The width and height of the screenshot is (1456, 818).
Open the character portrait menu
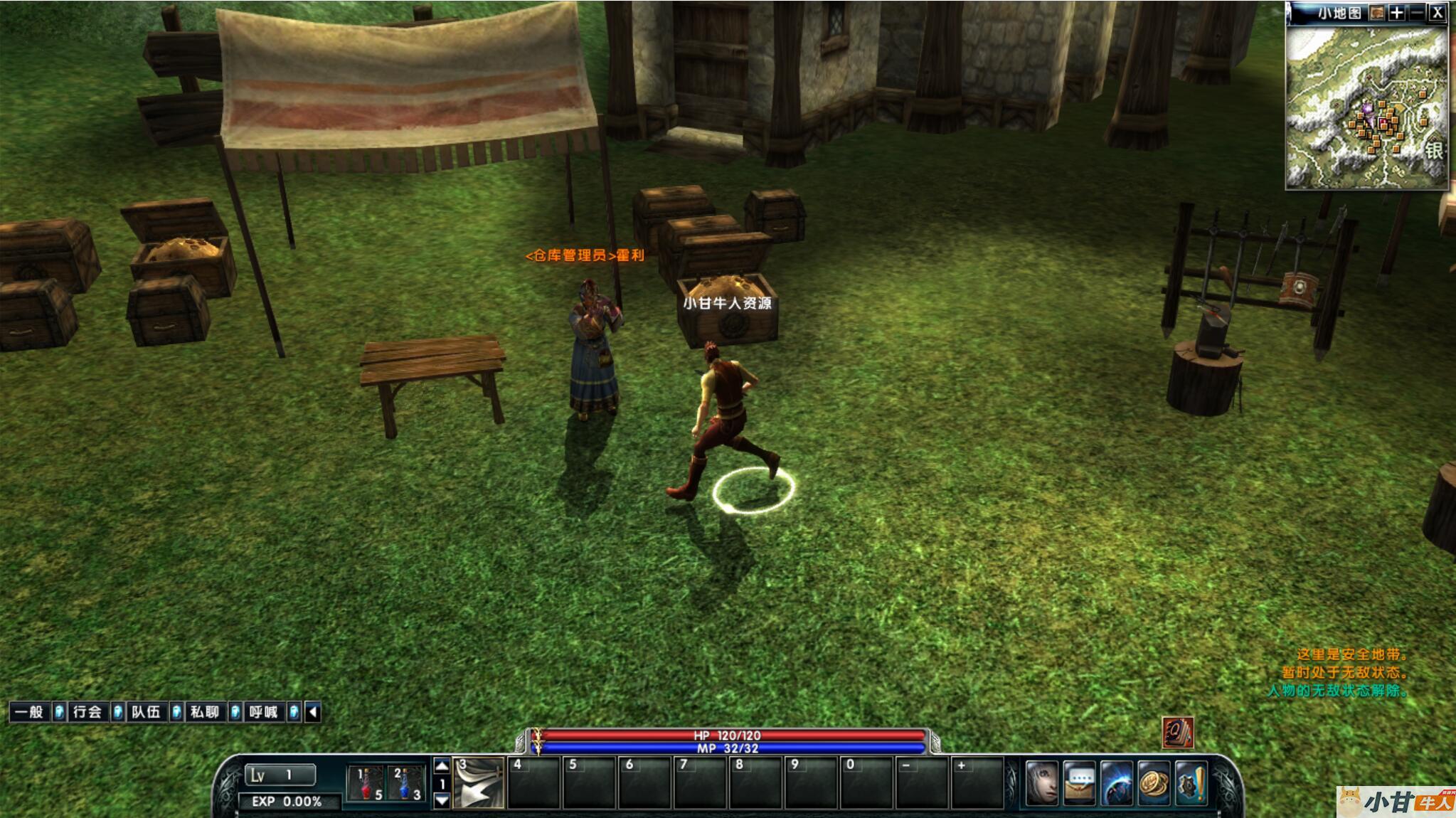(x=1042, y=782)
